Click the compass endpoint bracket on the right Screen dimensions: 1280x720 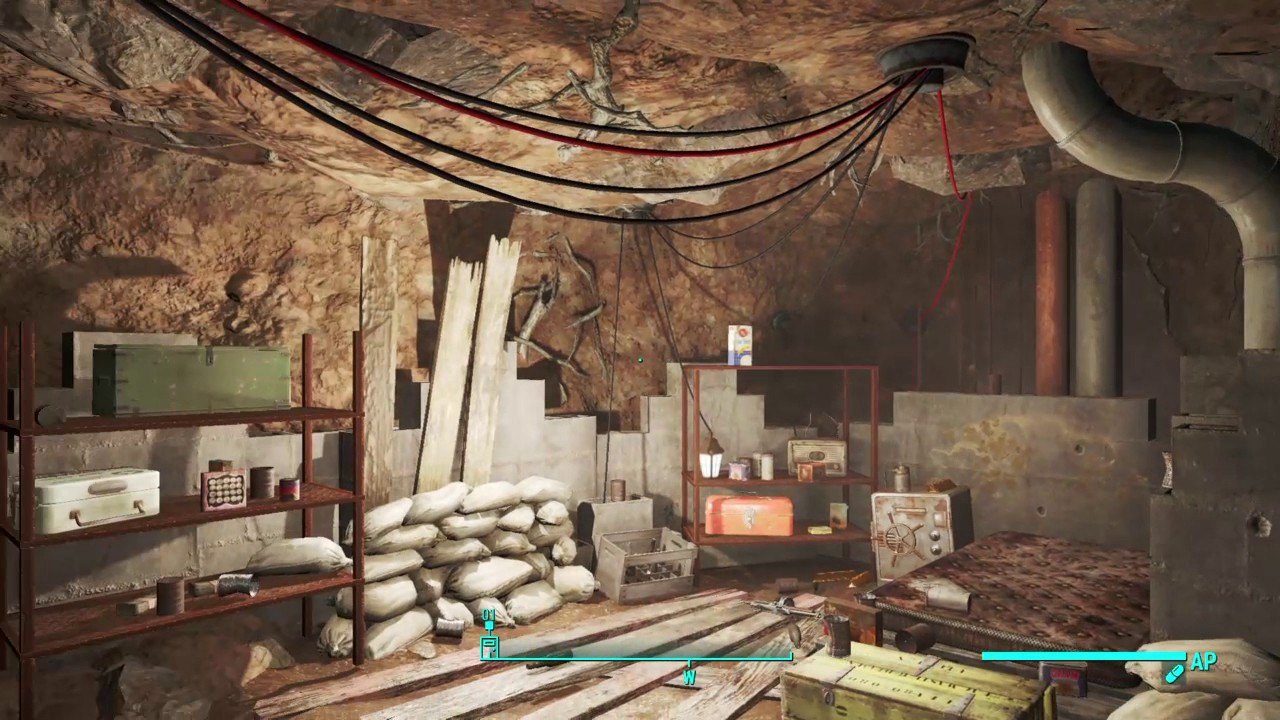click(x=791, y=653)
